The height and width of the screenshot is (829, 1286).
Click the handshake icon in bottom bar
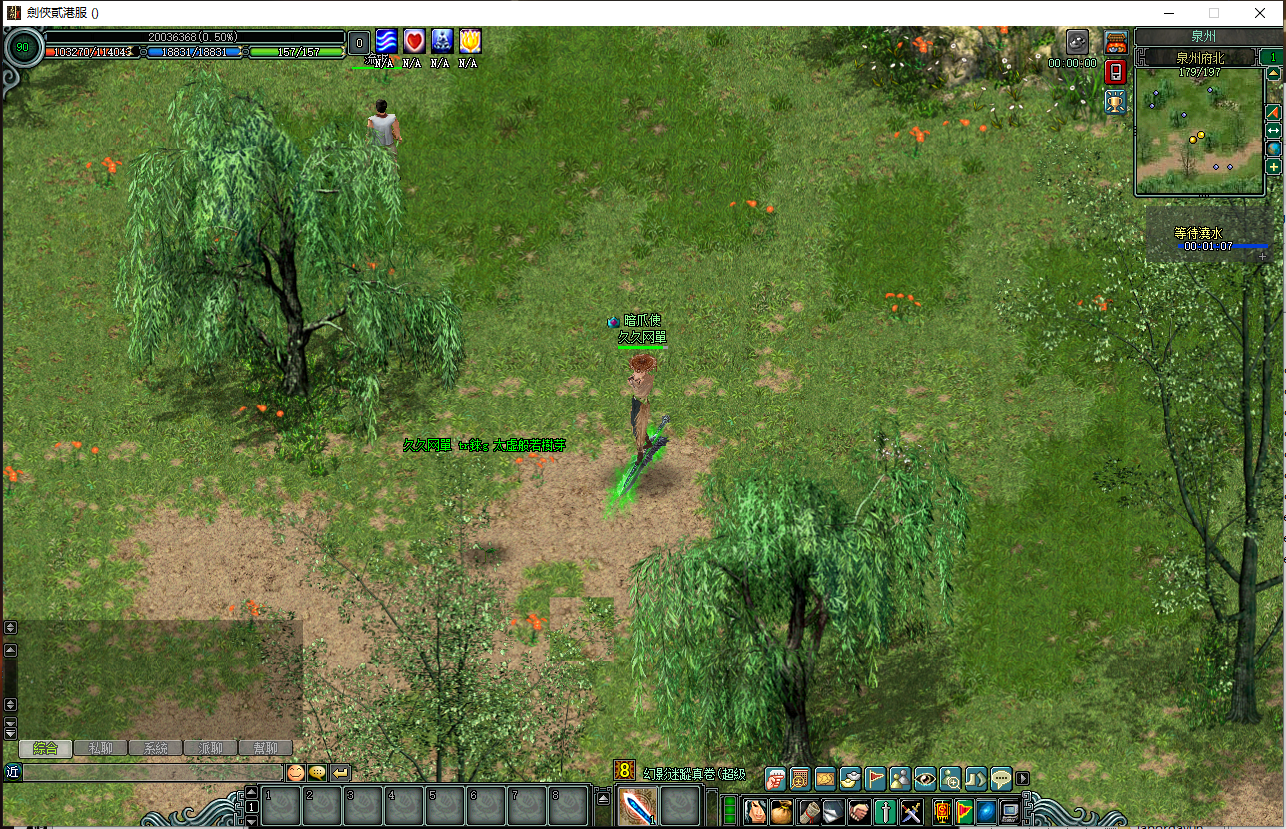click(x=859, y=811)
